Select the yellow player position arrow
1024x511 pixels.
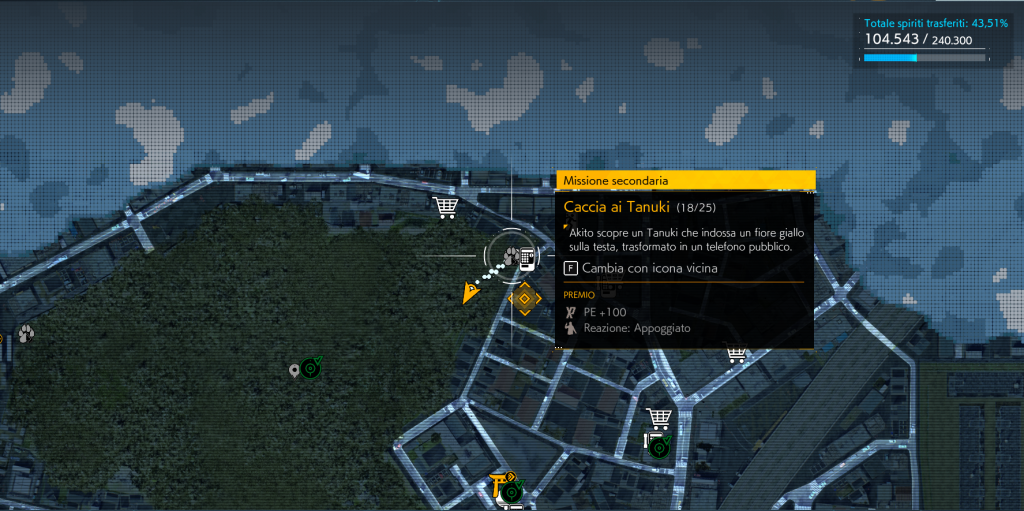pyautogui.click(x=468, y=292)
